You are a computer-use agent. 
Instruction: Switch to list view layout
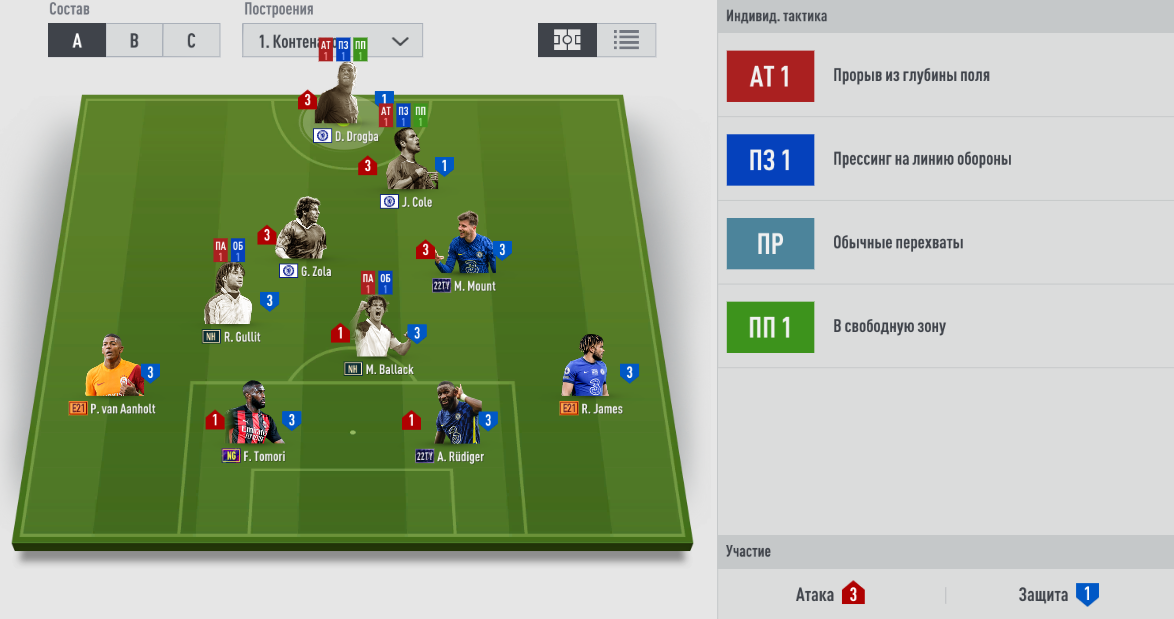tap(627, 40)
